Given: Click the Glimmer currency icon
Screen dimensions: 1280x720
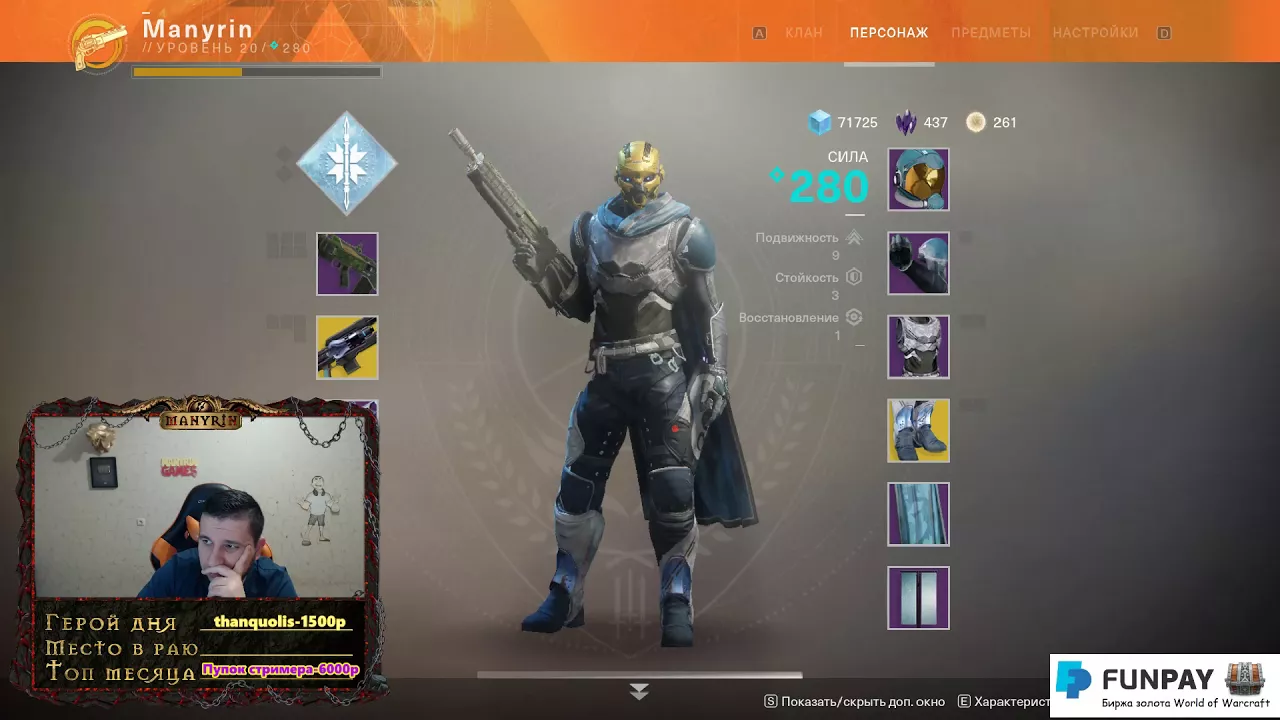Looking at the screenshot, I should tap(820, 122).
